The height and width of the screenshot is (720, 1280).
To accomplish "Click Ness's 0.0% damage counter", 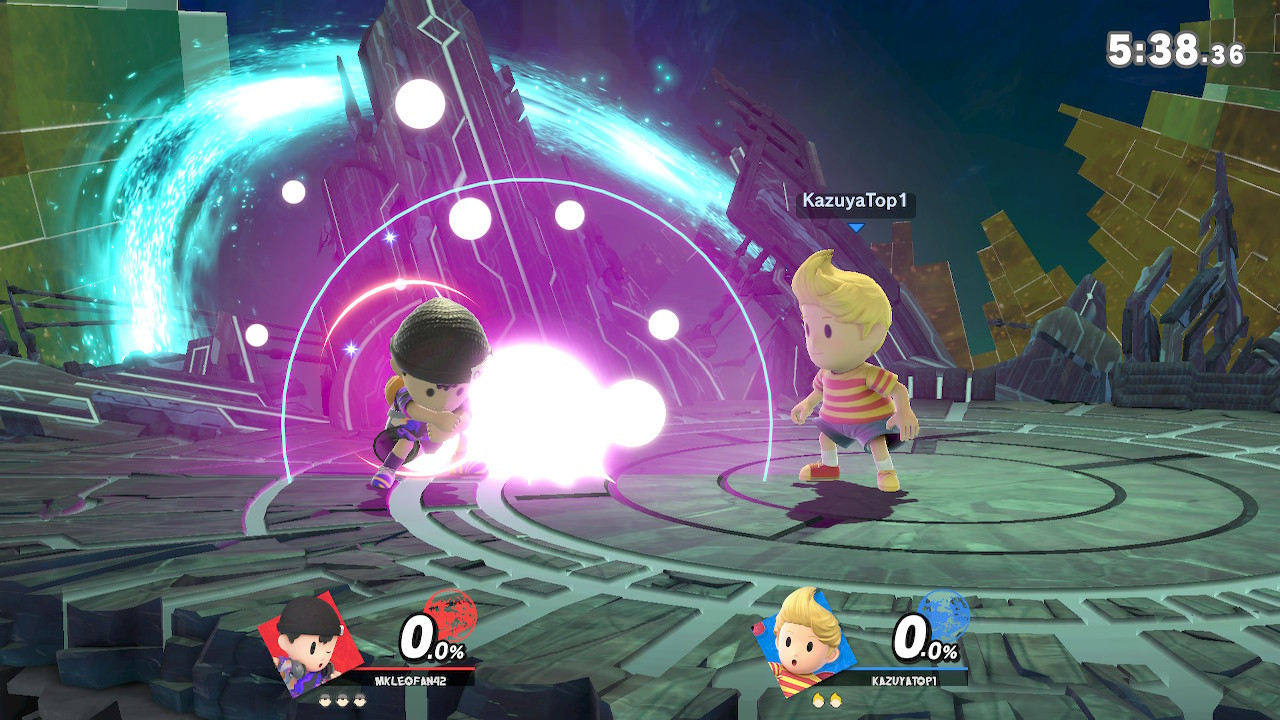I will pos(429,639).
